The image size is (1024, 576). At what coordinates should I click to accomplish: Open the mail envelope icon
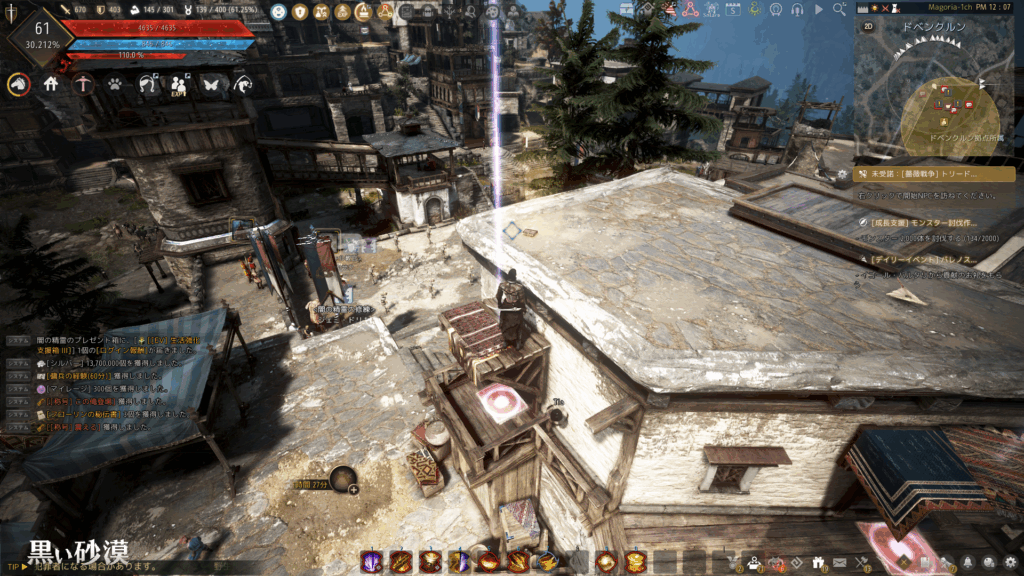(x=840, y=562)
